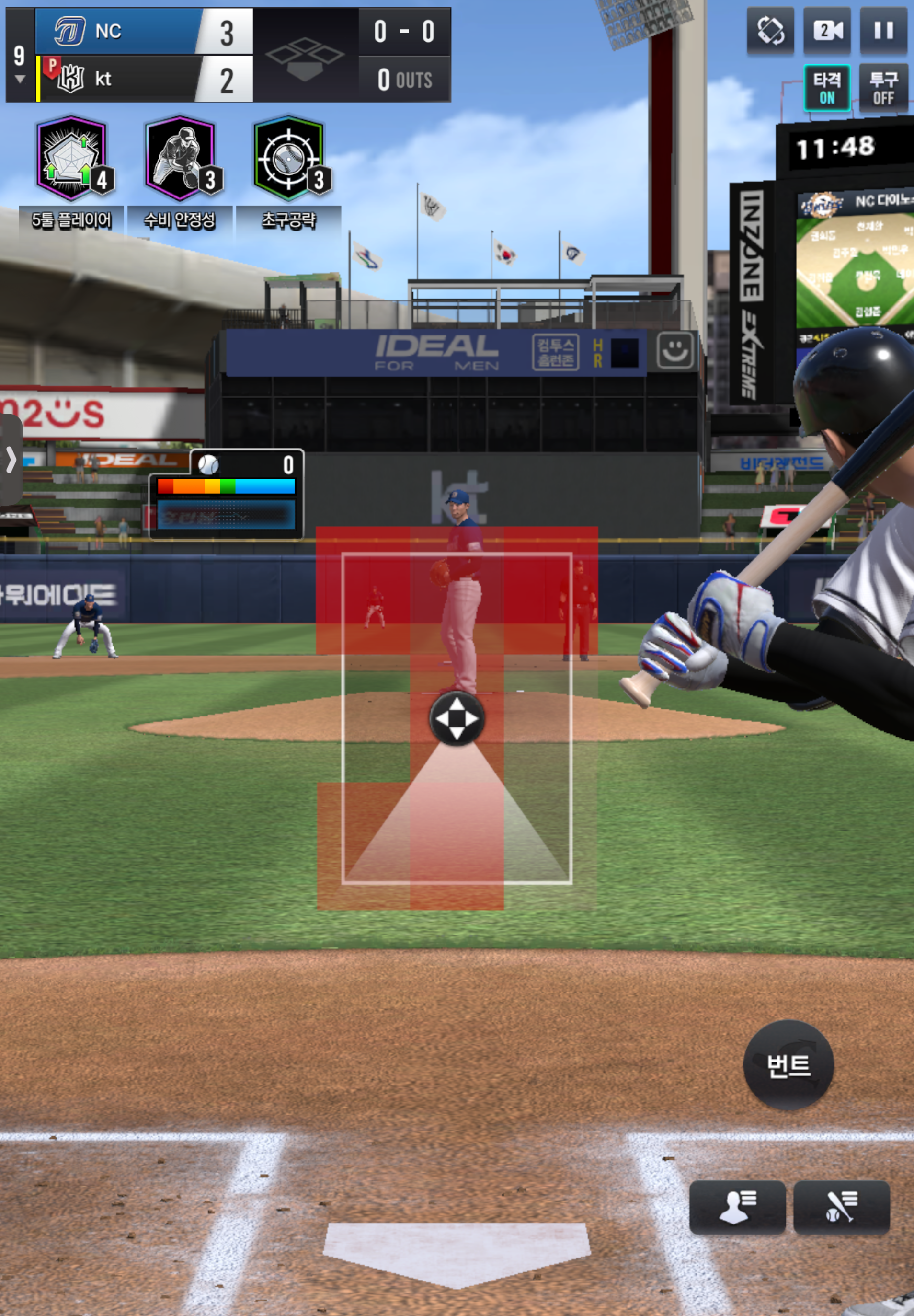Switch camera view with the camera 2 button
Screen dimensions: 914x1316
[x=827, y=31]
